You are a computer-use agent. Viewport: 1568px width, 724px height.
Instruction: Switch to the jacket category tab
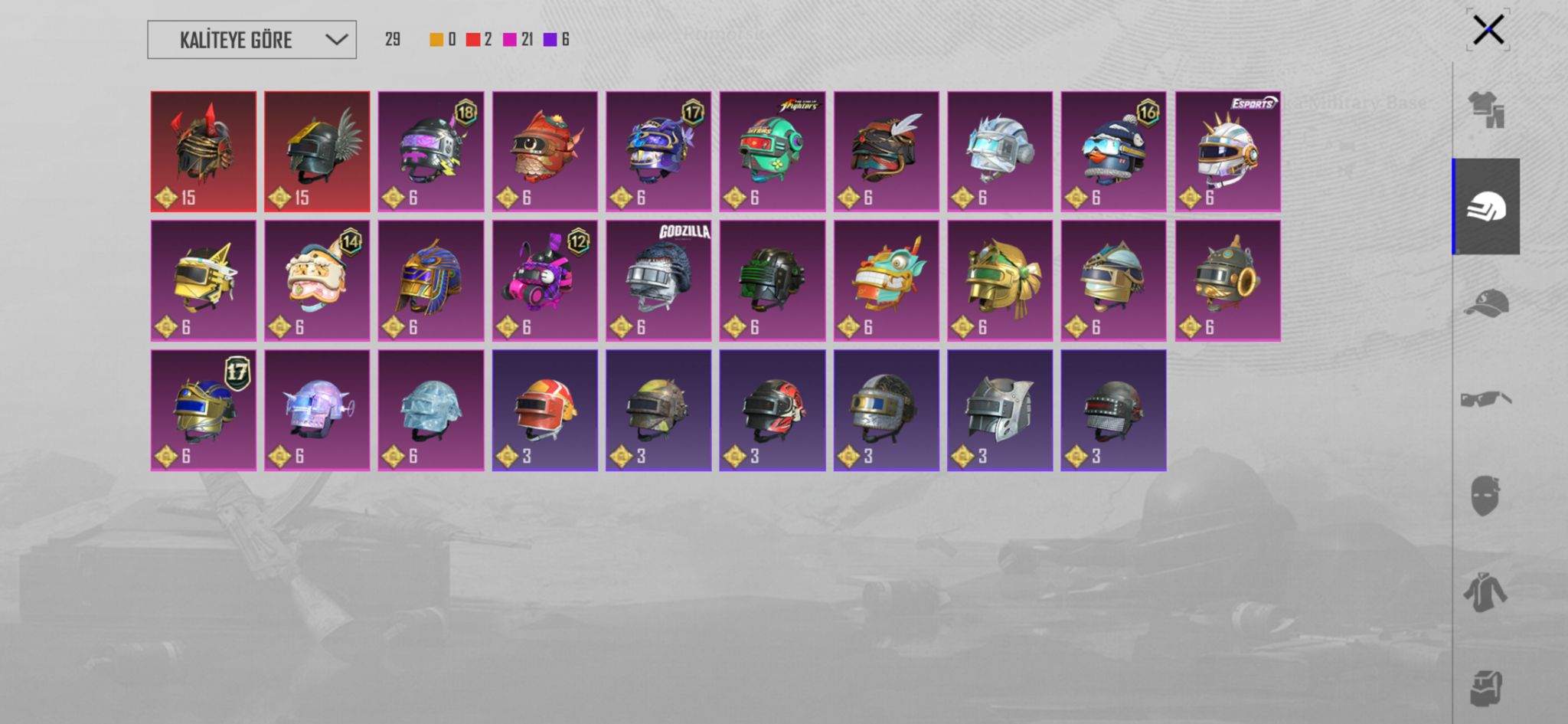click(x=1485, y=592)
